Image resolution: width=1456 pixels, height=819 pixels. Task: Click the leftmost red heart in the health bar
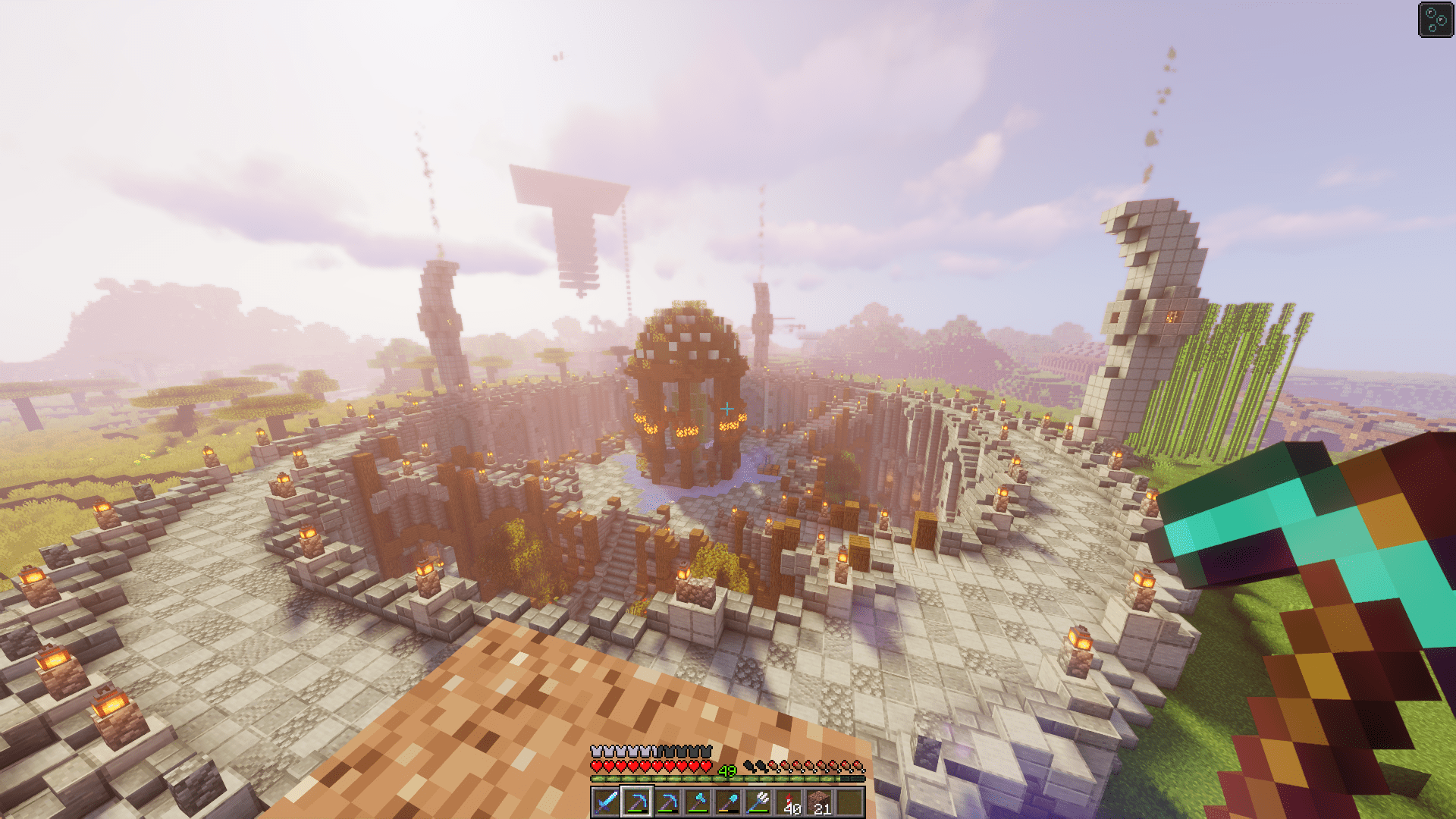pos(596,766)
